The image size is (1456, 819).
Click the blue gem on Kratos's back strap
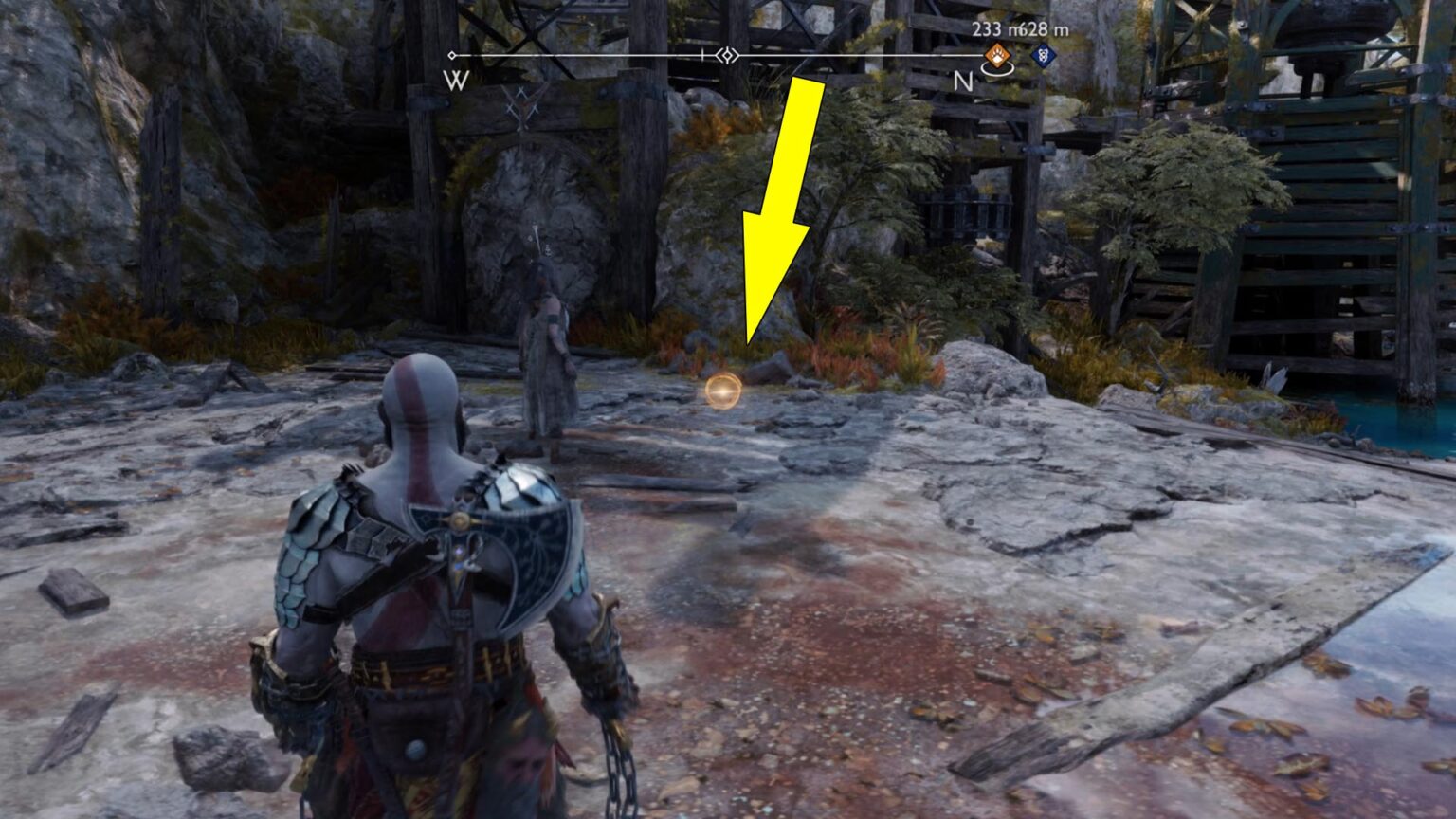pos(458,556)
